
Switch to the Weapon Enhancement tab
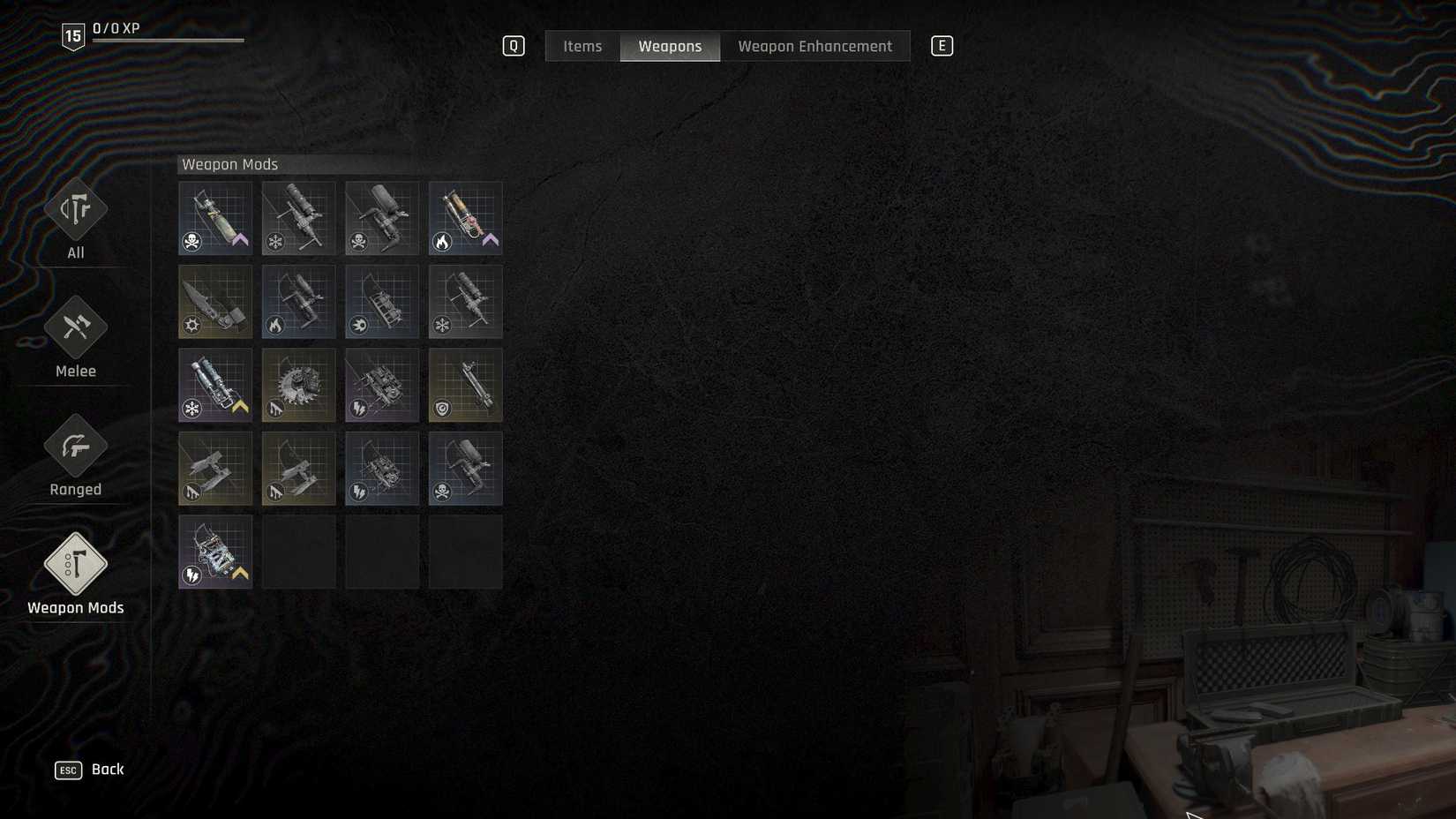click(814, 46)
